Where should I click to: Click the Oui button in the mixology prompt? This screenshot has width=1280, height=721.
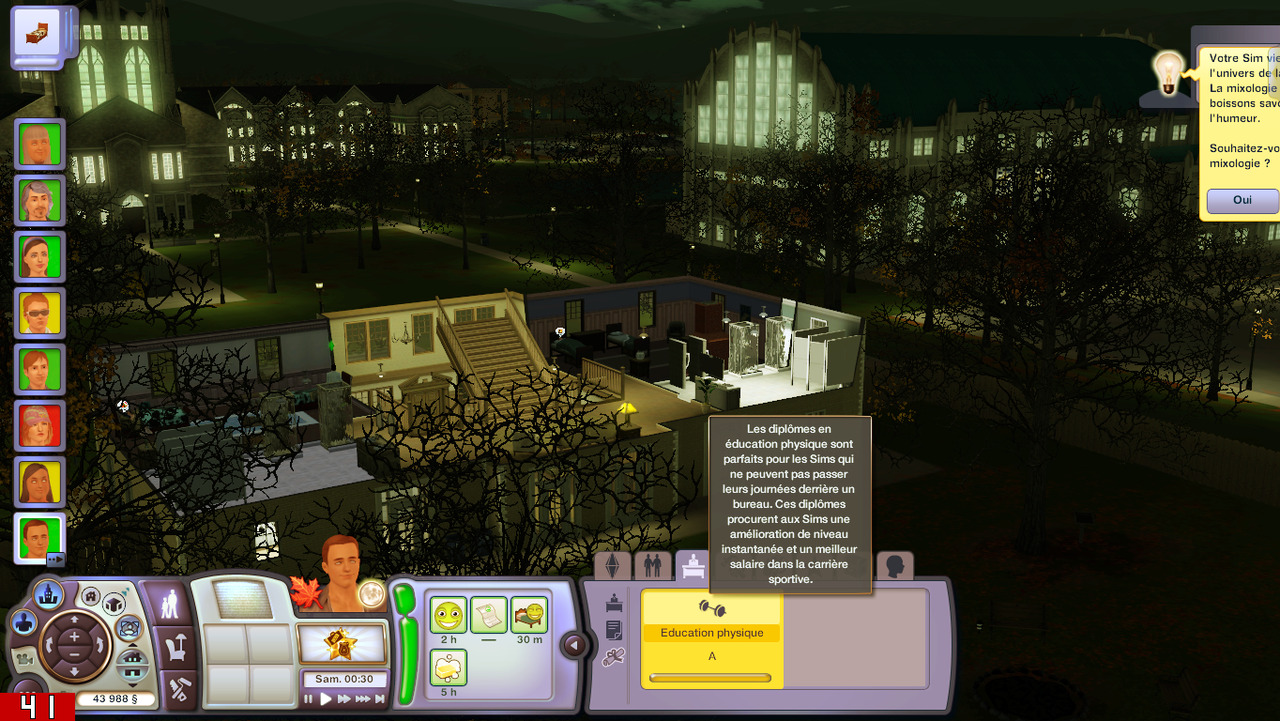1242,200
